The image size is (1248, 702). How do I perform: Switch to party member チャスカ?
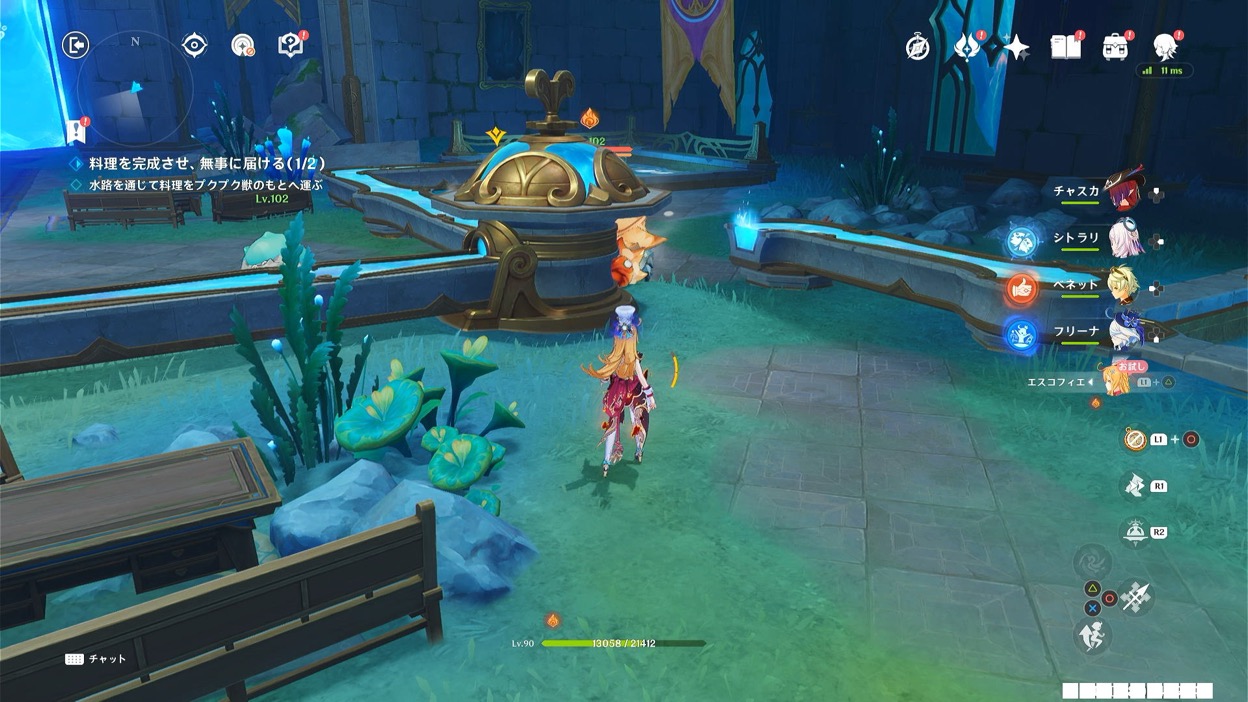pyautogui.click(x=1124, y=191)
